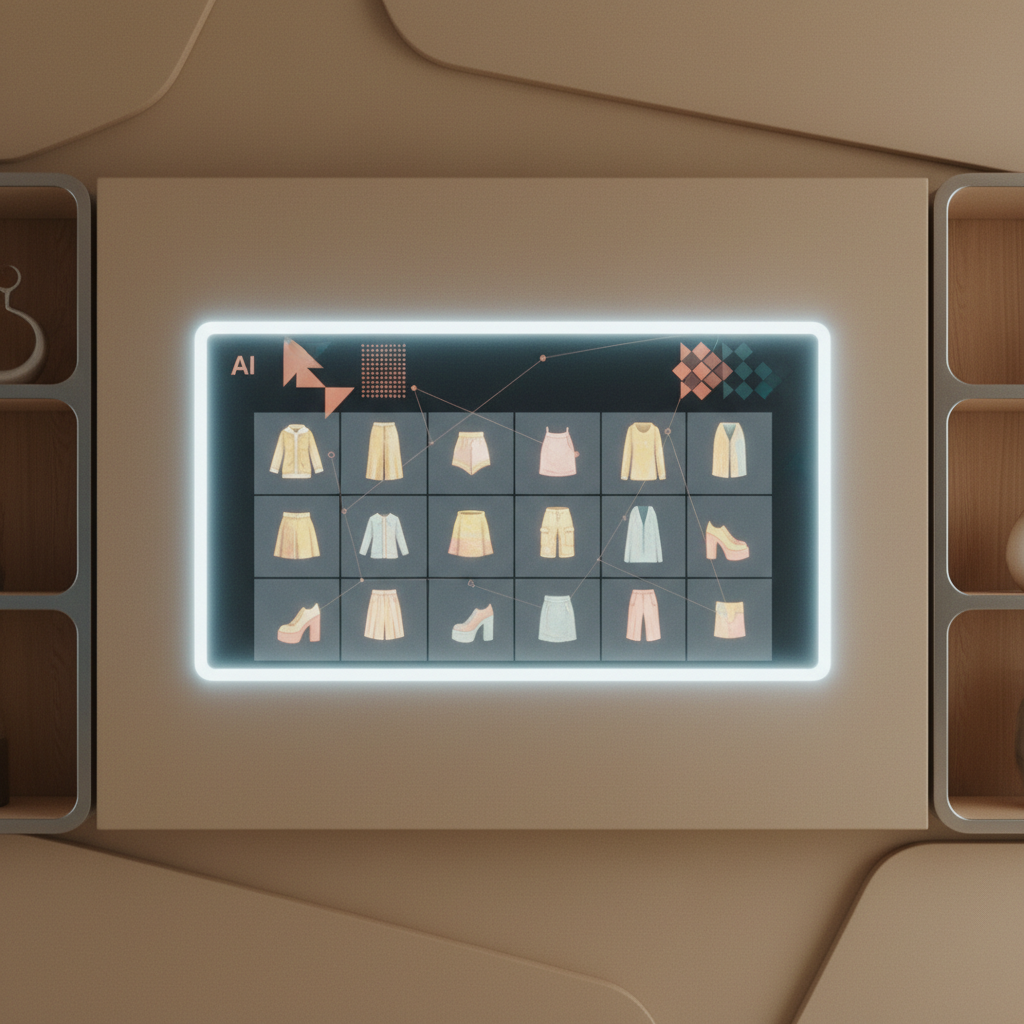Image resolution: width=1024 pixels, height=1024 pixels.
Task: Pick the yellow long-sleeve sweater tile
Action: coord(643,452)
